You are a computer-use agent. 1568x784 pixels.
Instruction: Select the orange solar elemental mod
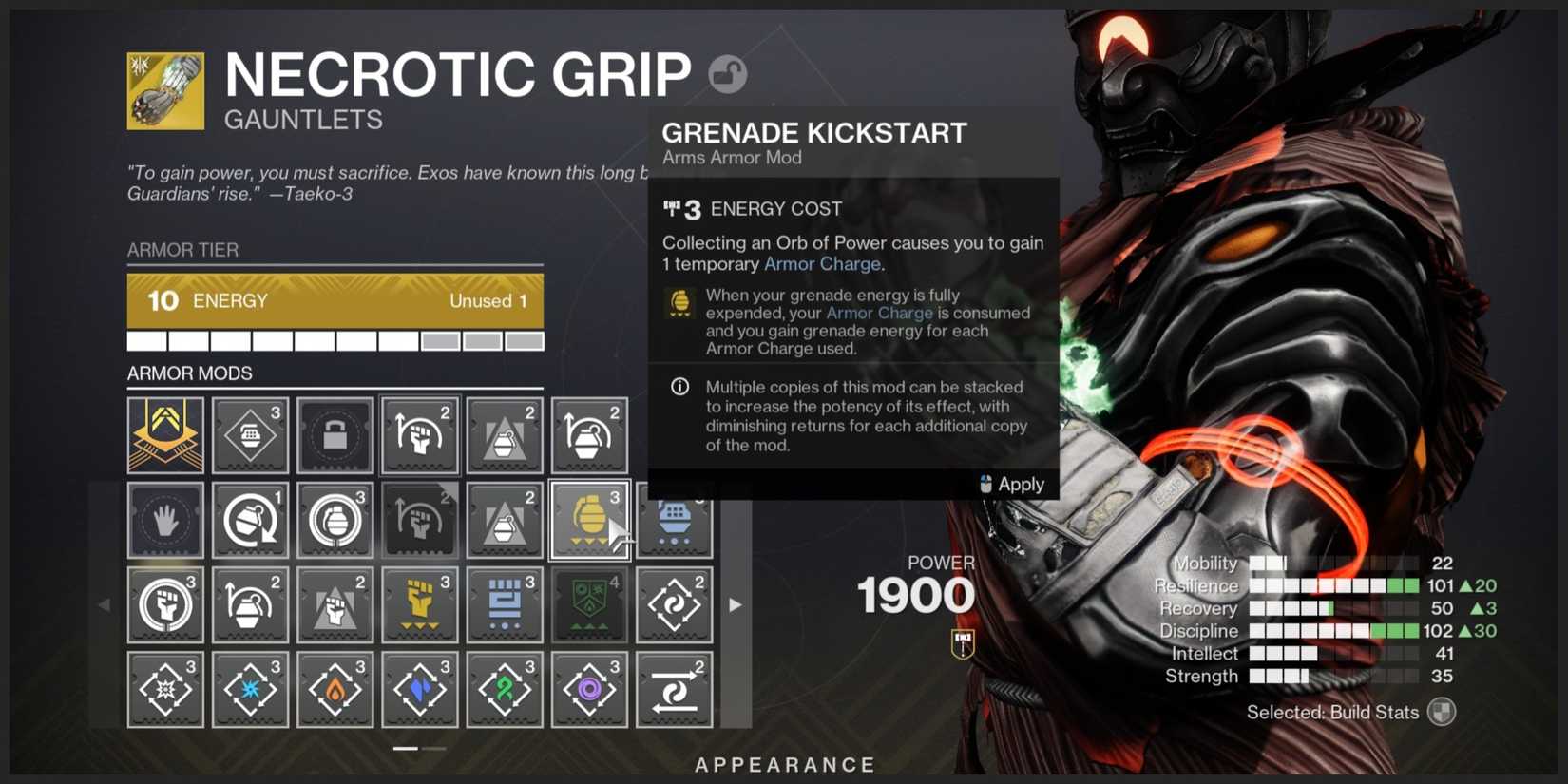tap(335, 689)
